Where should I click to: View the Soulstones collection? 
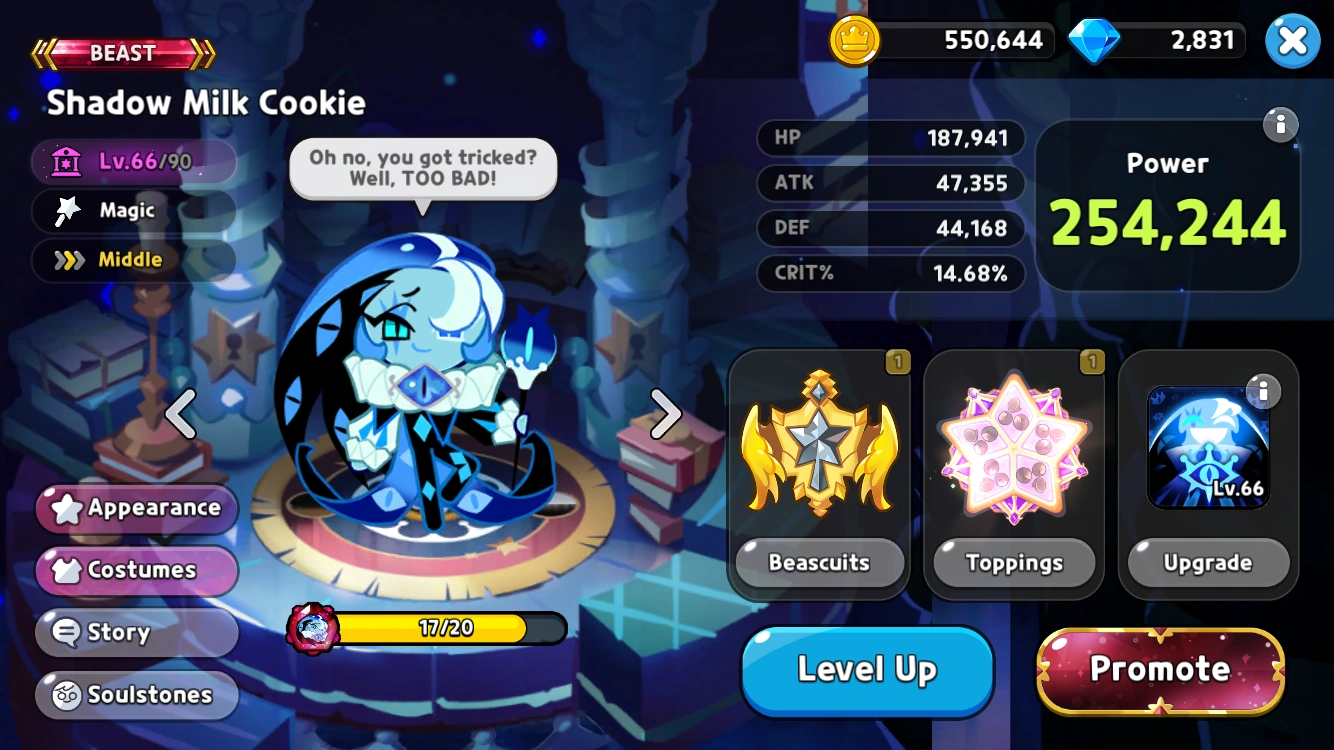click(x=136, y=695)
